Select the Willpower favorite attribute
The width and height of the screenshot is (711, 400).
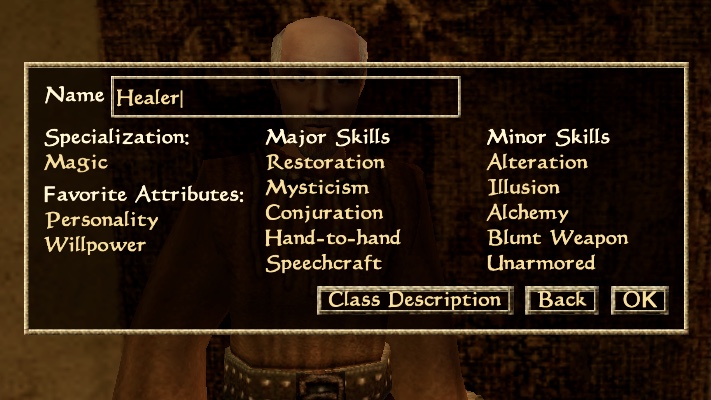pos(96,245)
